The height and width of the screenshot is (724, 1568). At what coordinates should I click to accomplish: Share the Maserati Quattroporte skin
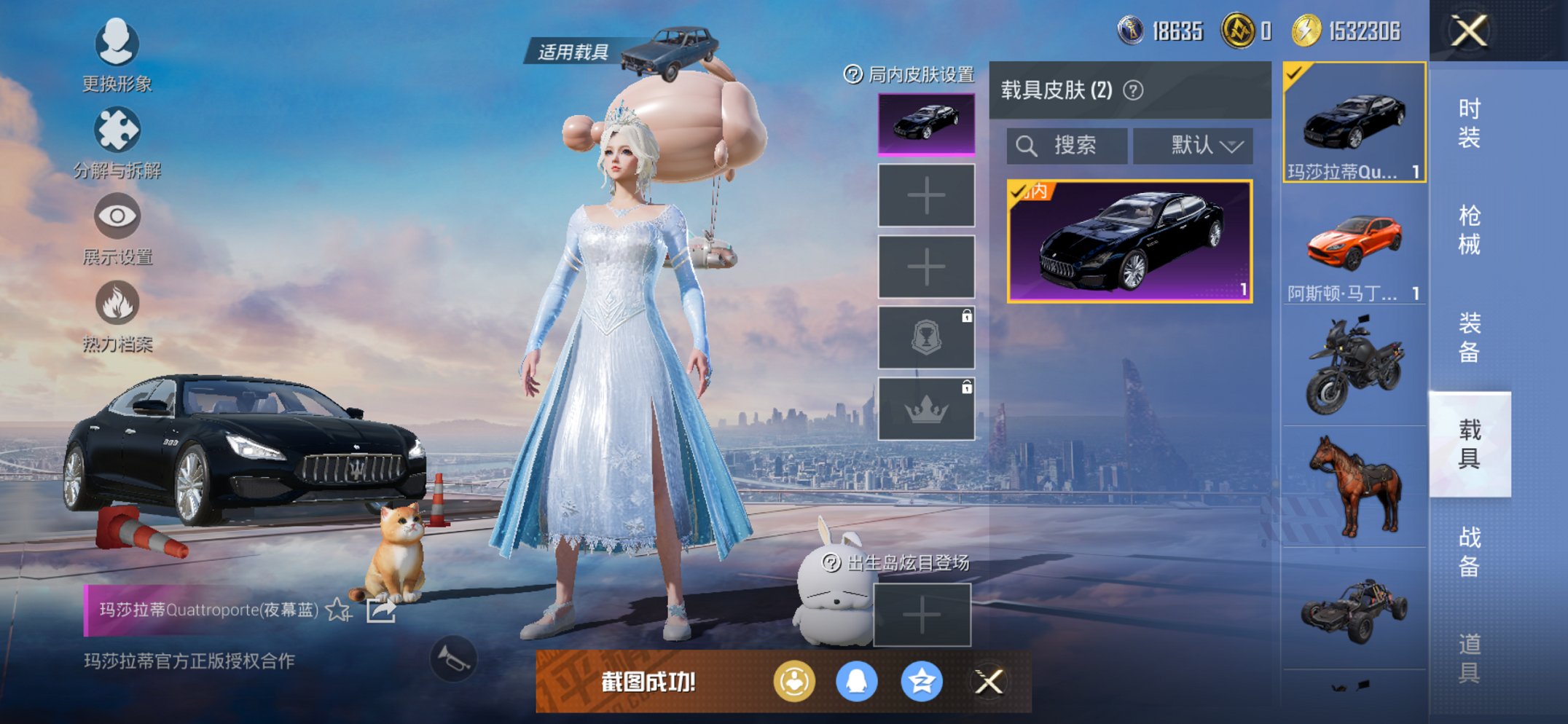pos(380,610)
